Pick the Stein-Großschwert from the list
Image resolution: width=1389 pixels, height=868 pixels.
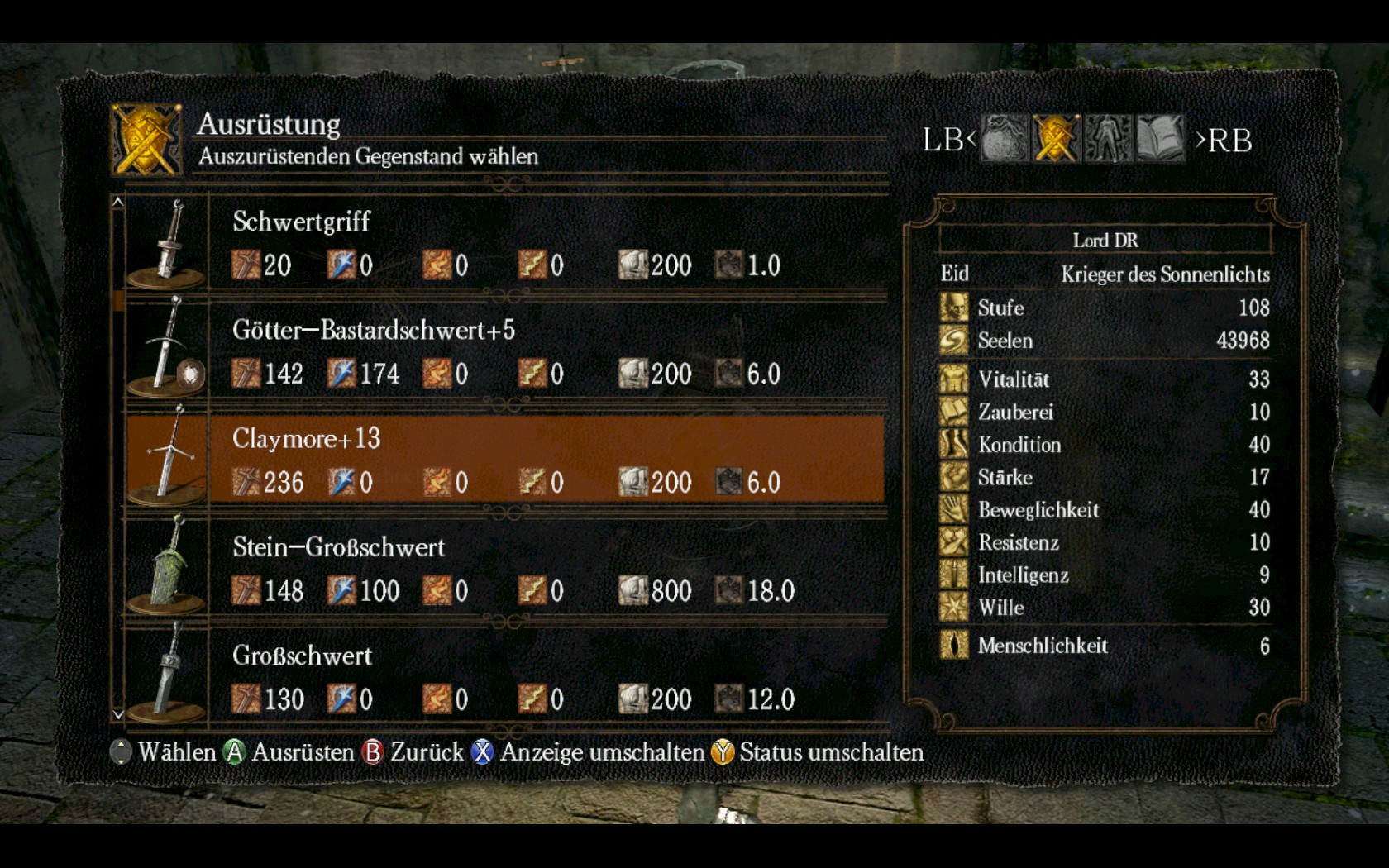pyautogui.click(x=504, y=569)
